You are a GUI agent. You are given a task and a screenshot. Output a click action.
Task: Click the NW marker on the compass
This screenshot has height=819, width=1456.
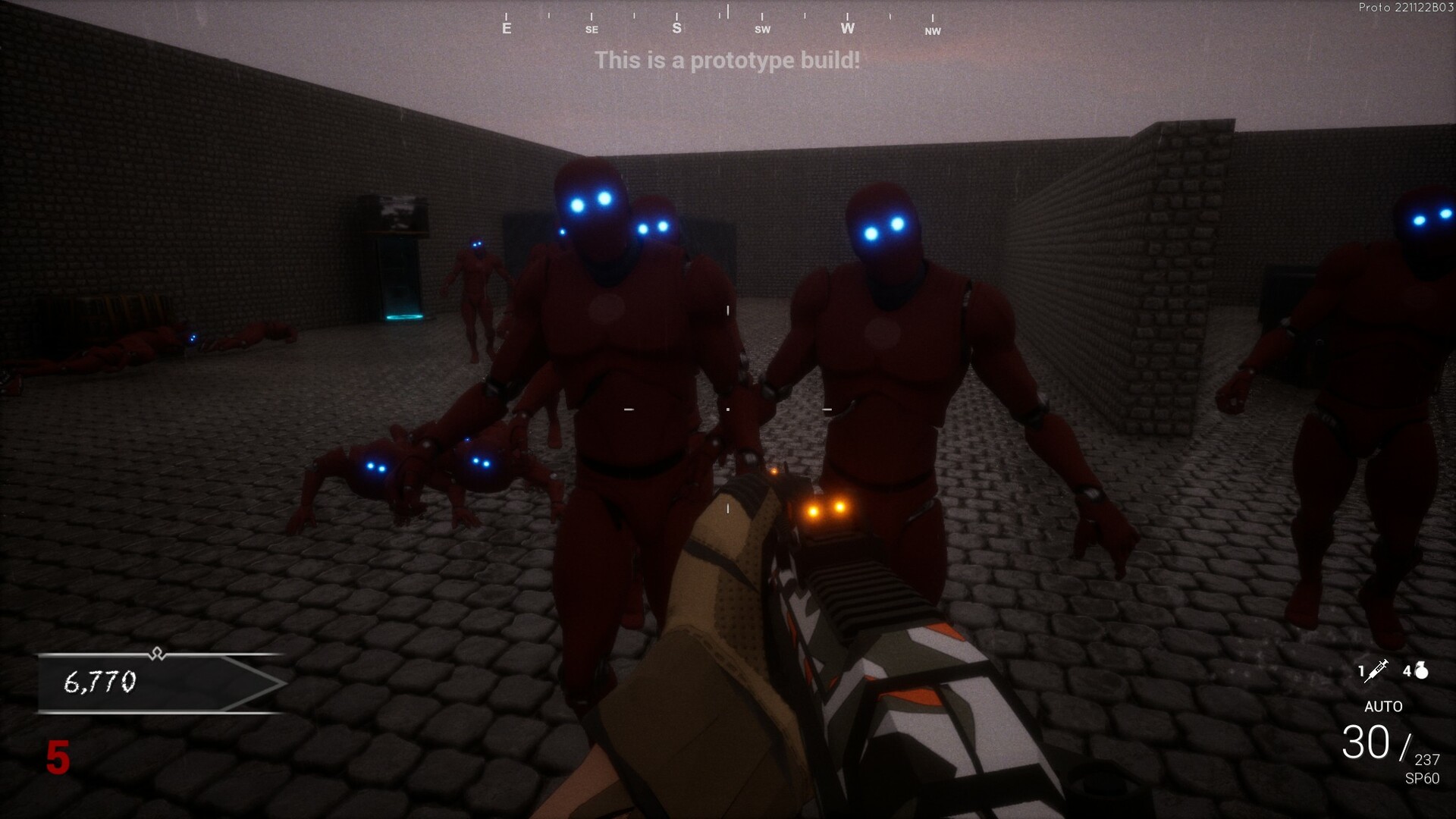tap(932, 32)
